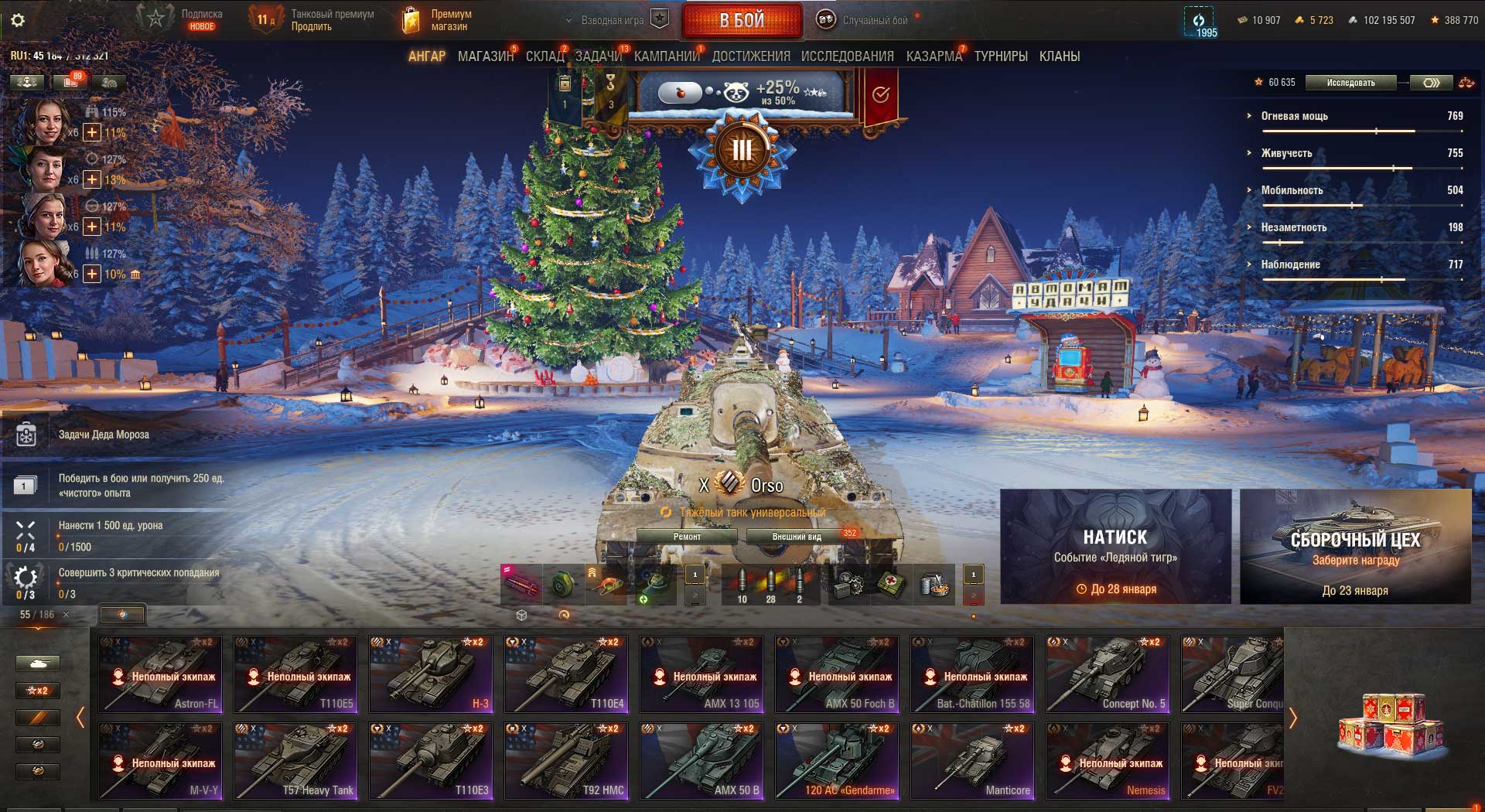Choose the Manticore tank card
Viewport: 1485px width, 812px height.
(972, 761)
